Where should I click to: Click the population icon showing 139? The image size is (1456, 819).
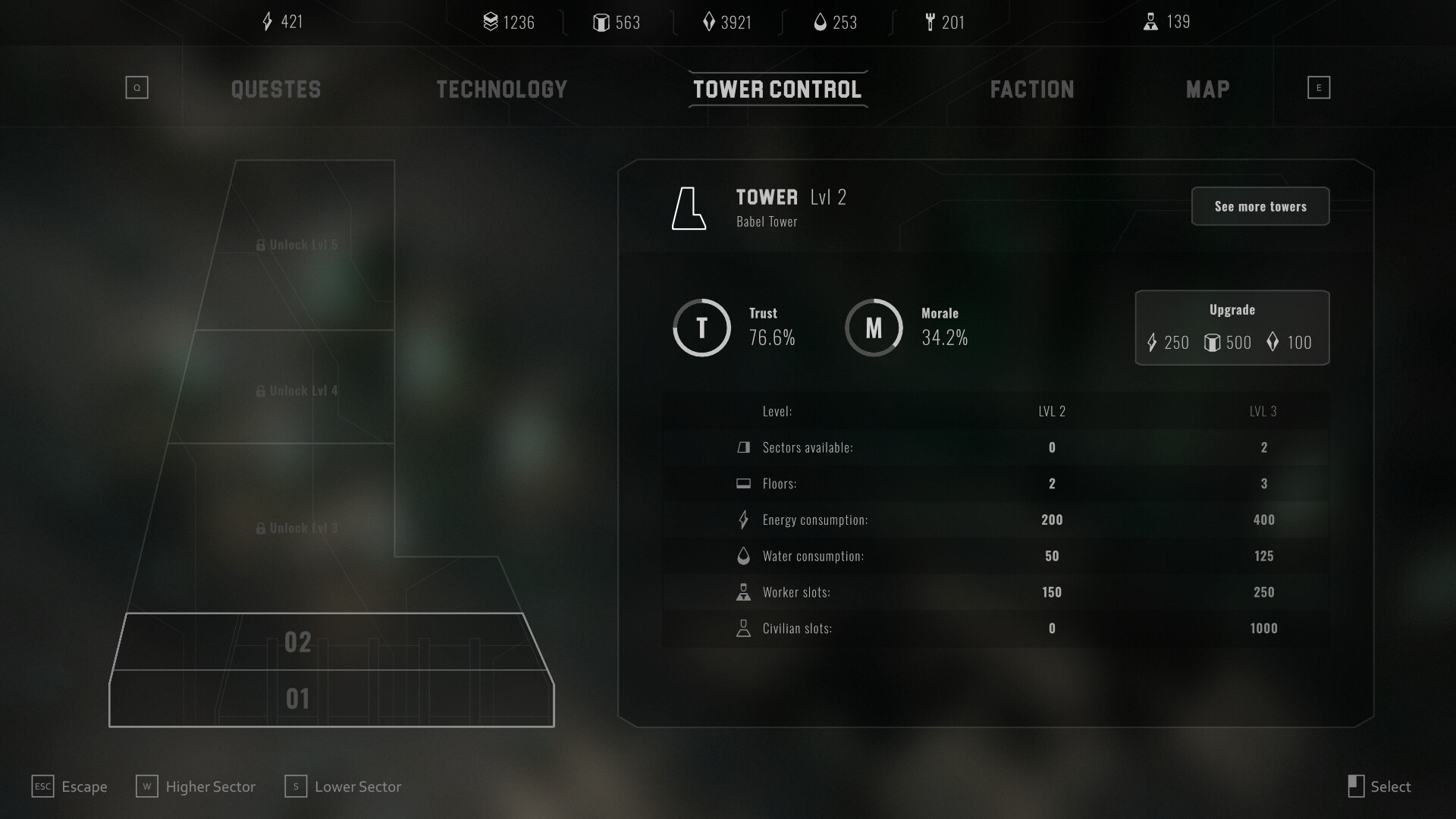[1153, 22]
